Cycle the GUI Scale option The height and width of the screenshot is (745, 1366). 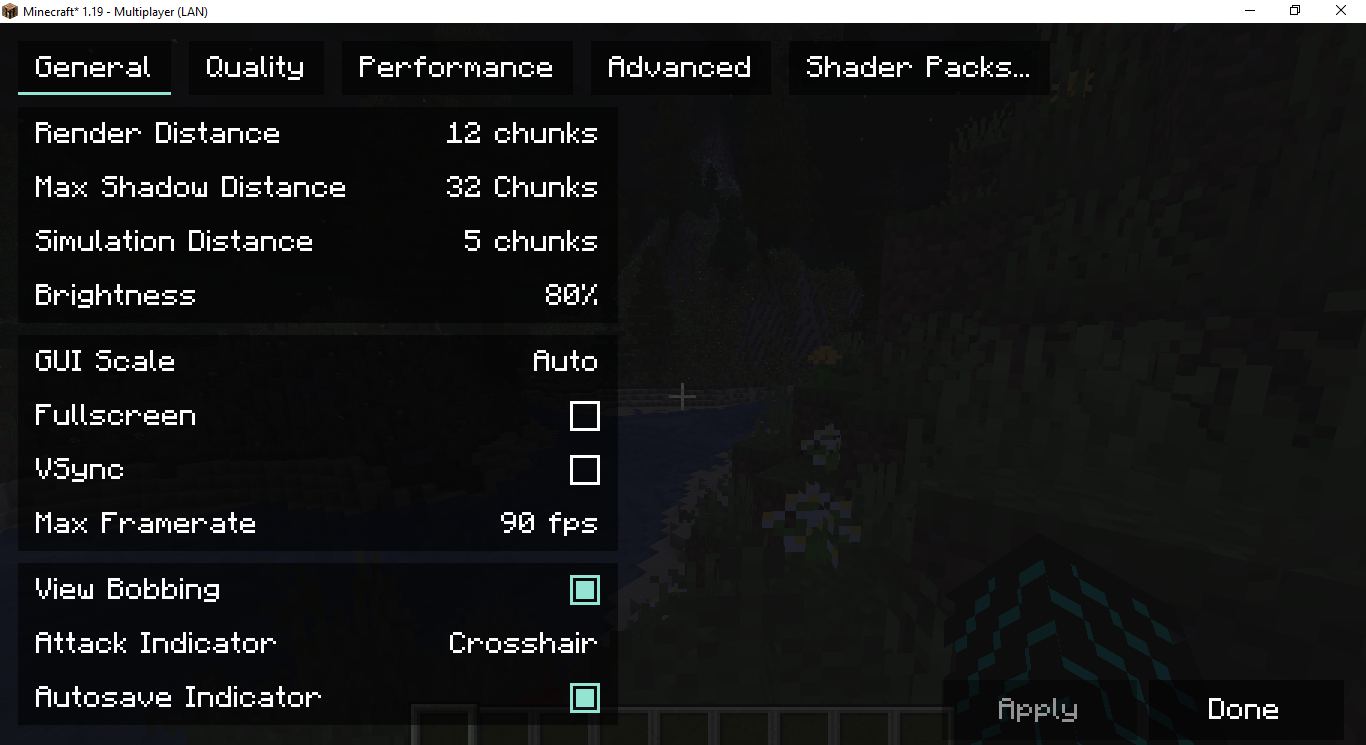[x=317, y=361]
